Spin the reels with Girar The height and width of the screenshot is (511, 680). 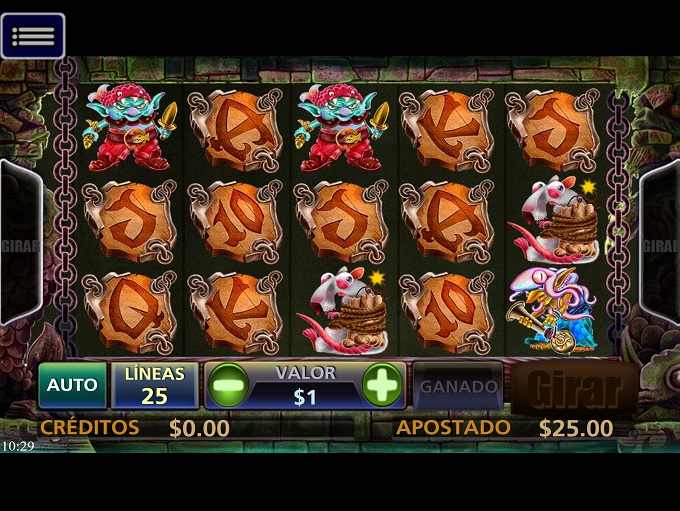pos(574,387)
